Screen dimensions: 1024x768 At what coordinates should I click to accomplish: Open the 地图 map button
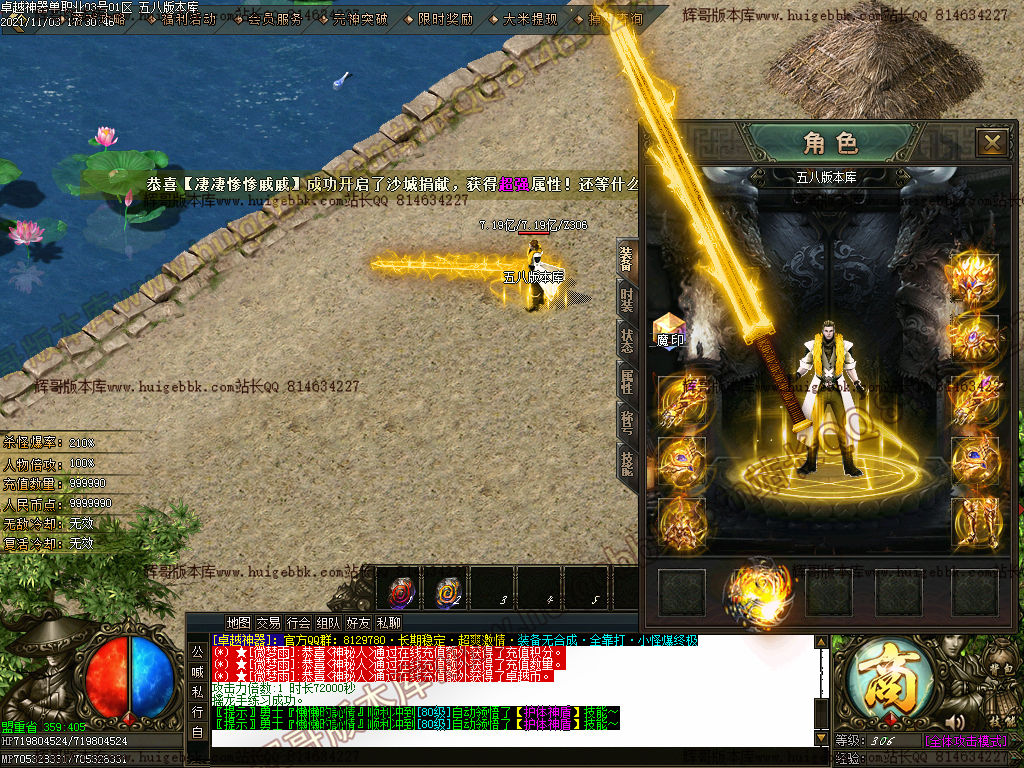point(238,623)
